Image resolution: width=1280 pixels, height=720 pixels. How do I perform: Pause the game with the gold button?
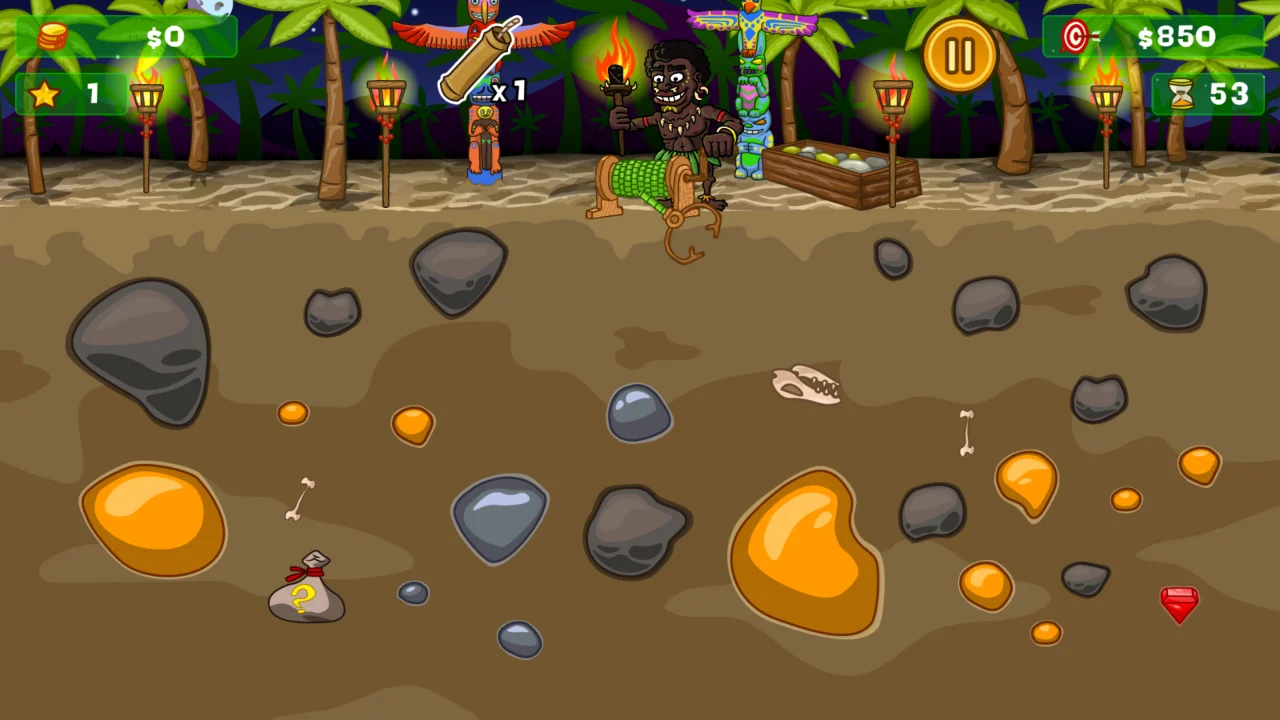[x=959, y=55]
